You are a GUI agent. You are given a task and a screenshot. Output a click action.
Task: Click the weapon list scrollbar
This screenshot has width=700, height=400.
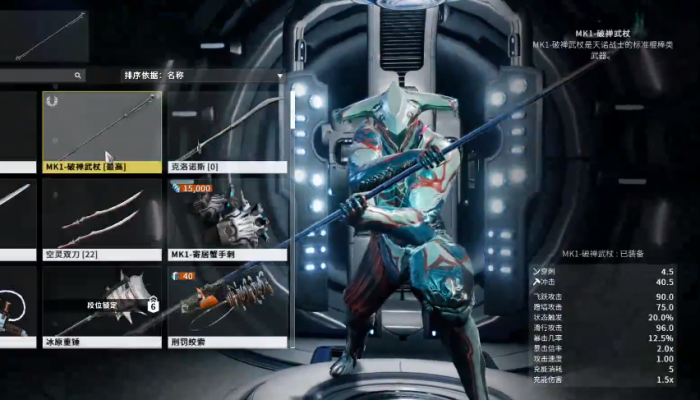(291, 110)
